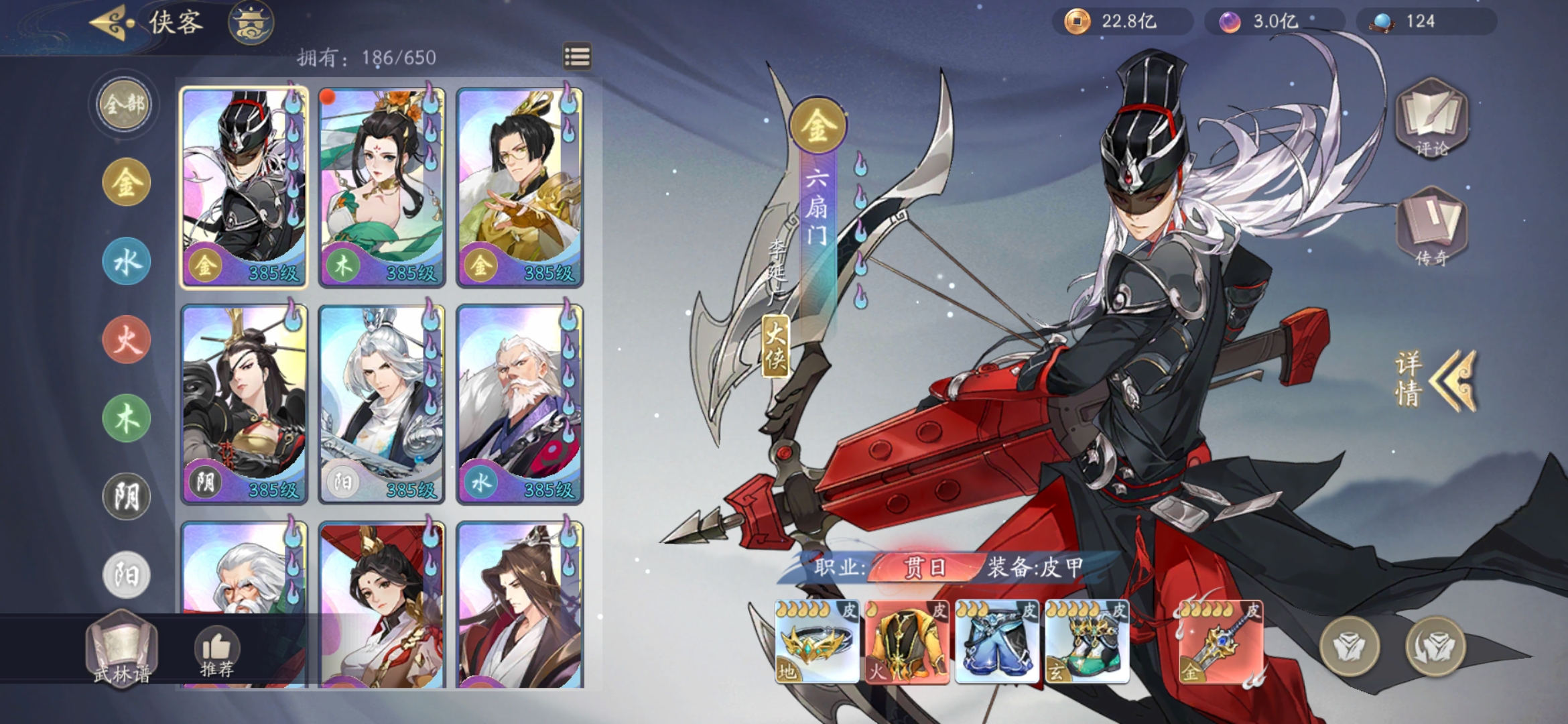Filter heroes by 阴 element
Viewport: 1568px width, 724px height.
(126, 497)
